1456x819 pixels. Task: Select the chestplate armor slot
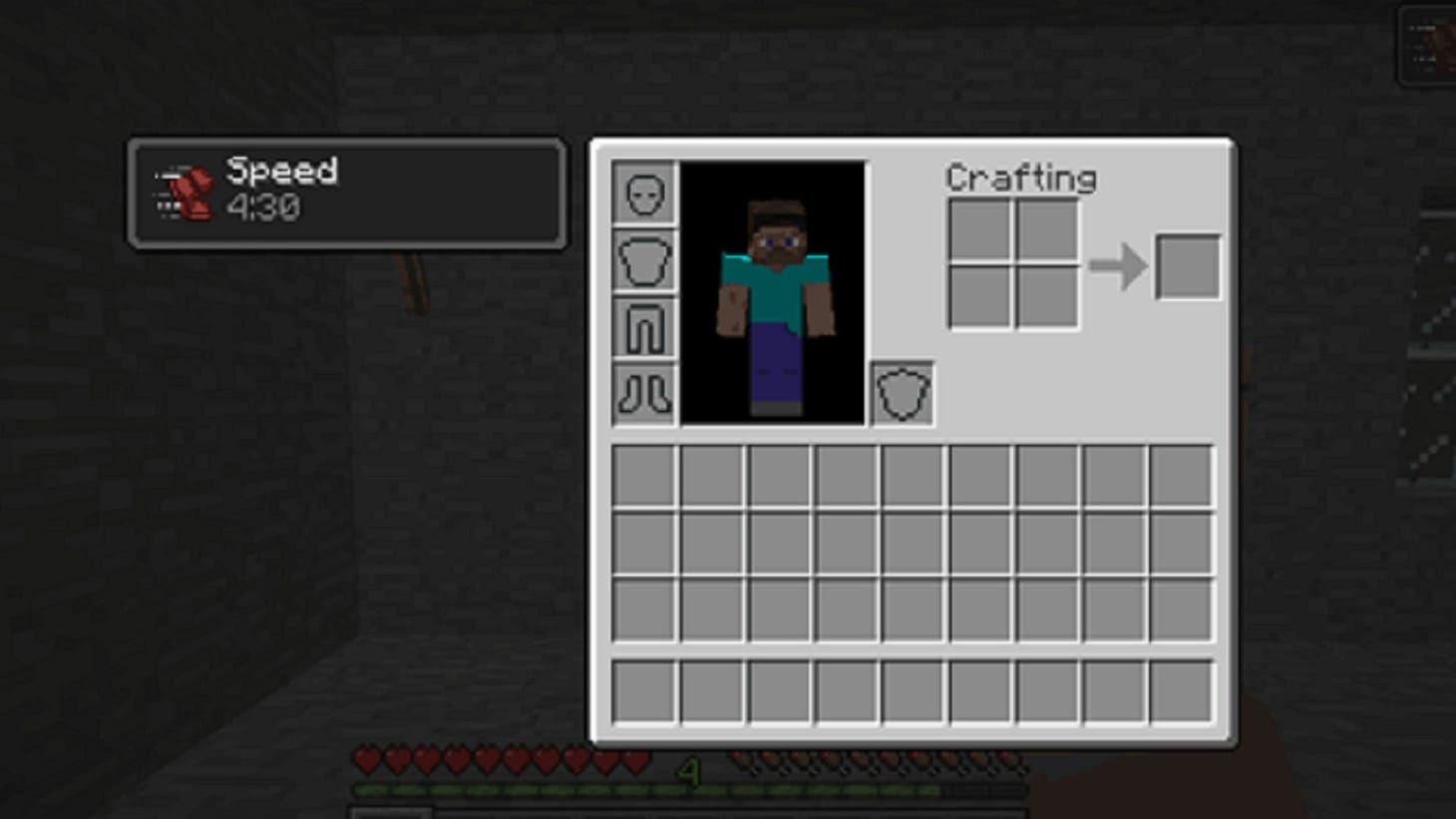click(x=645, y=259)
